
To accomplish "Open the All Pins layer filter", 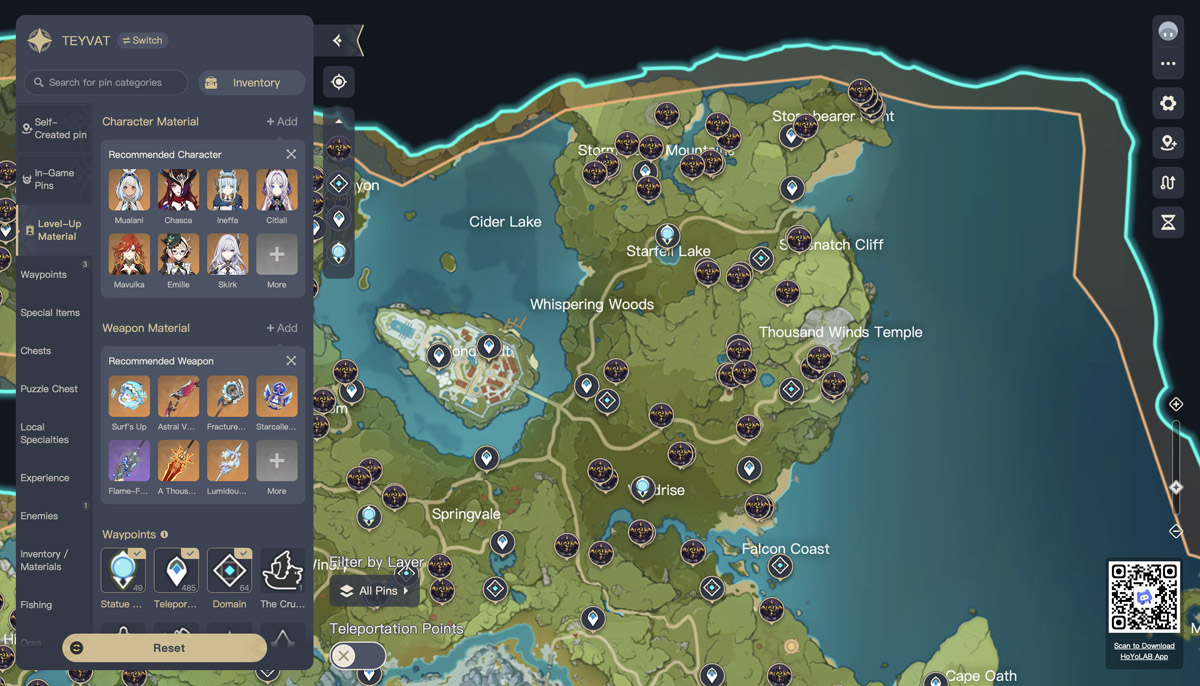I will click(374, 591).
